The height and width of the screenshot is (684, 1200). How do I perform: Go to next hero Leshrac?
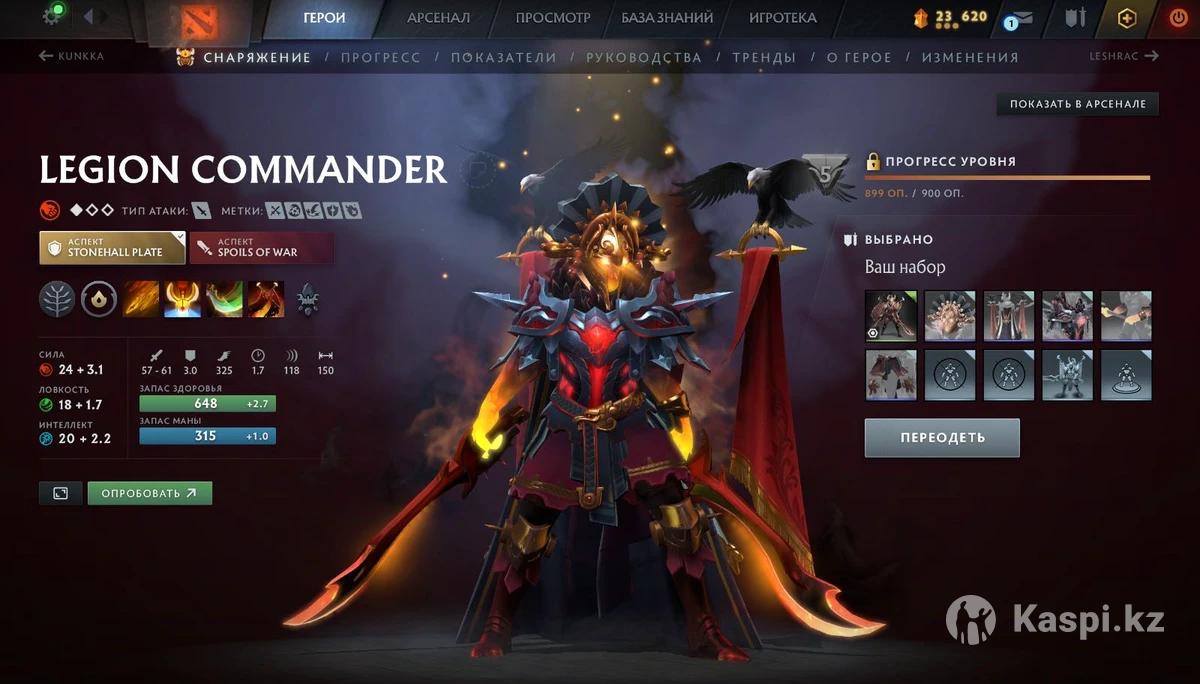[x=1123, y=56]
